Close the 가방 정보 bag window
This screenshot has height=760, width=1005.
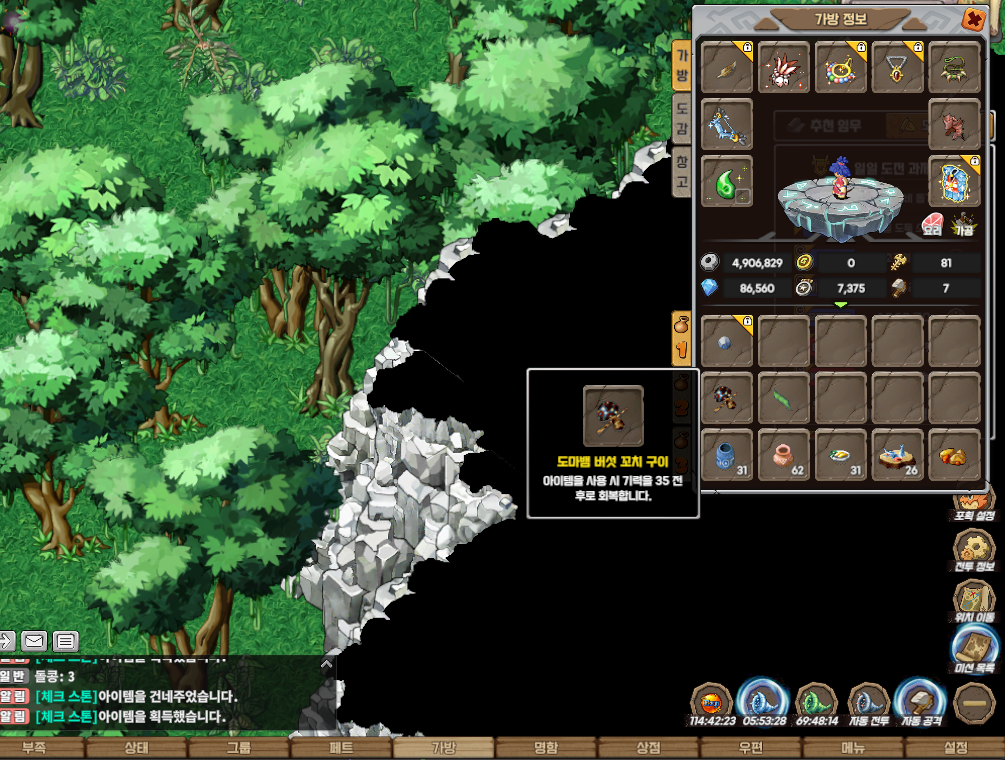click(972, 19)
